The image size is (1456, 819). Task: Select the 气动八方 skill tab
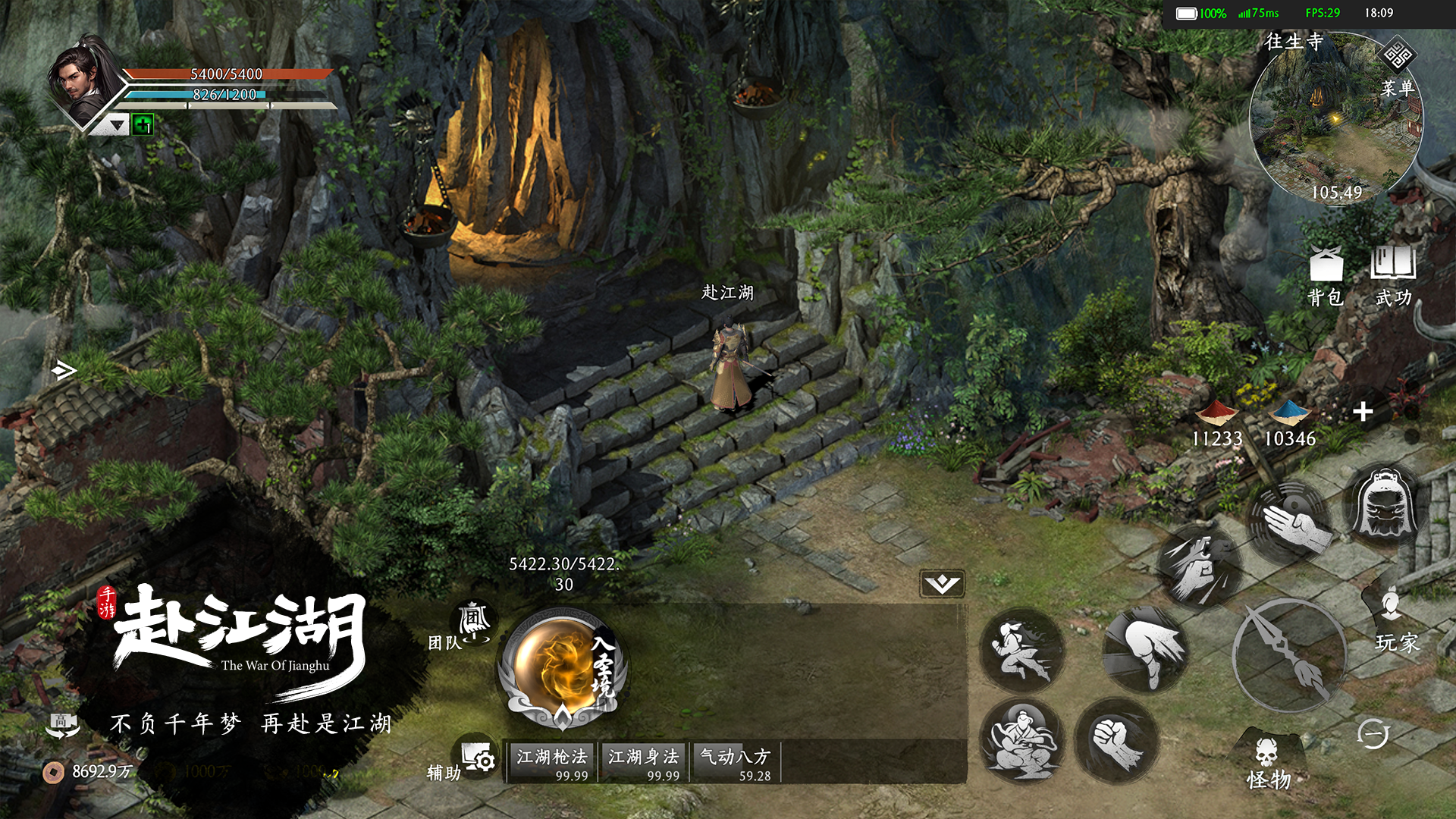click(735, 762)
